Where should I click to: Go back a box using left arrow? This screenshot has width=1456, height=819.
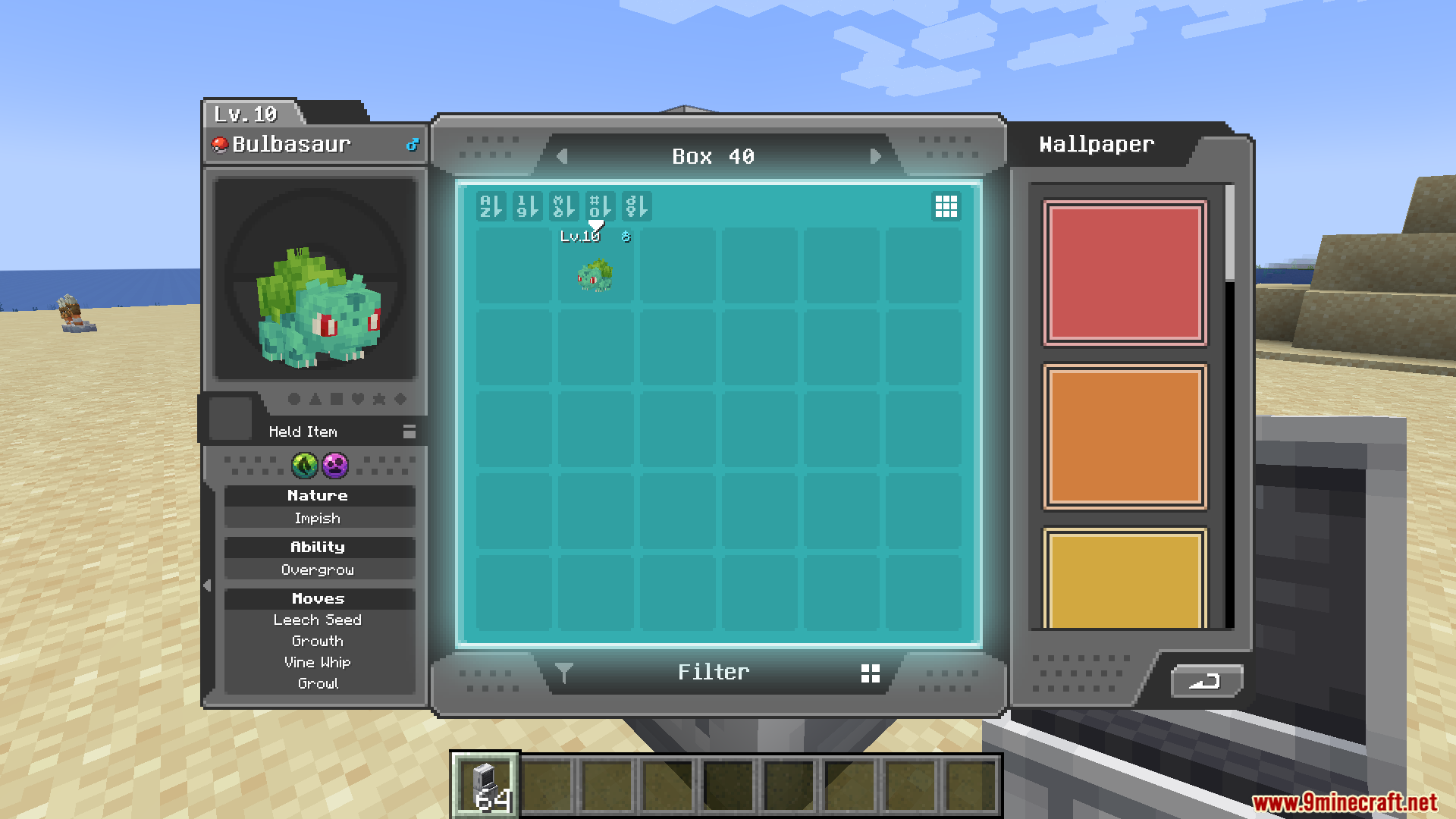point(562,156)
